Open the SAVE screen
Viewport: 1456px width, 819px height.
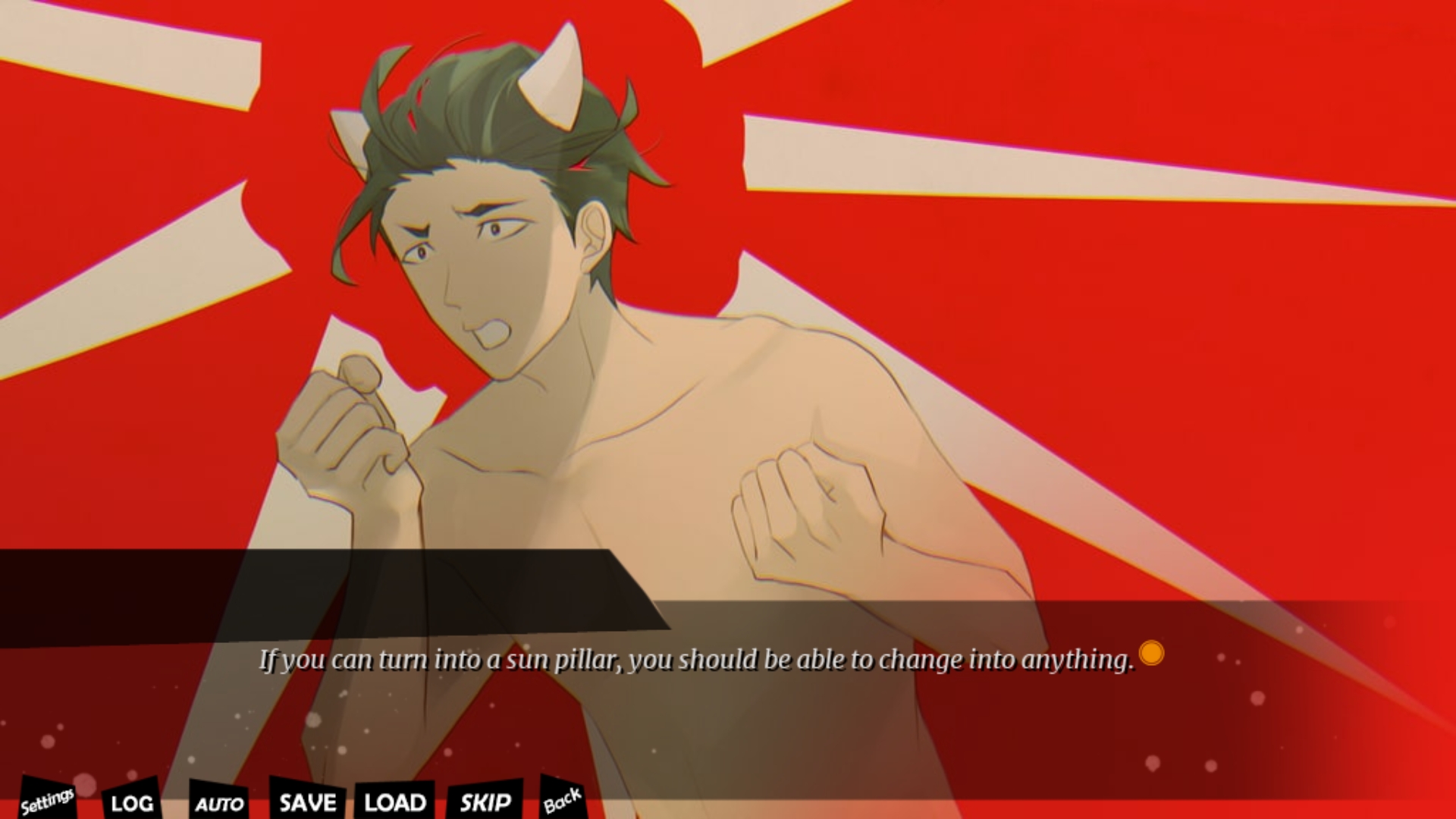pyautogui.click(x=307, y=802)
